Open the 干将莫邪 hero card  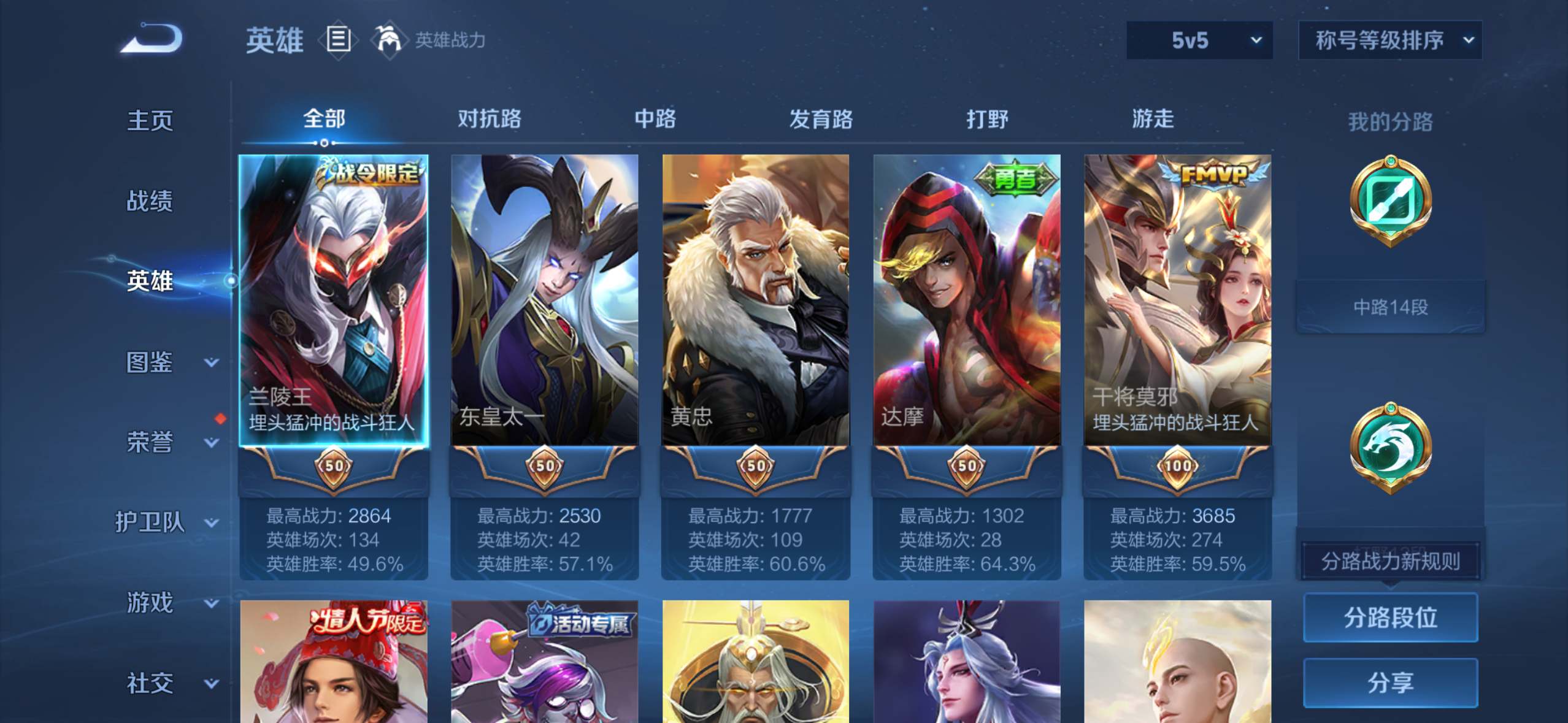tap(1177, 300)
